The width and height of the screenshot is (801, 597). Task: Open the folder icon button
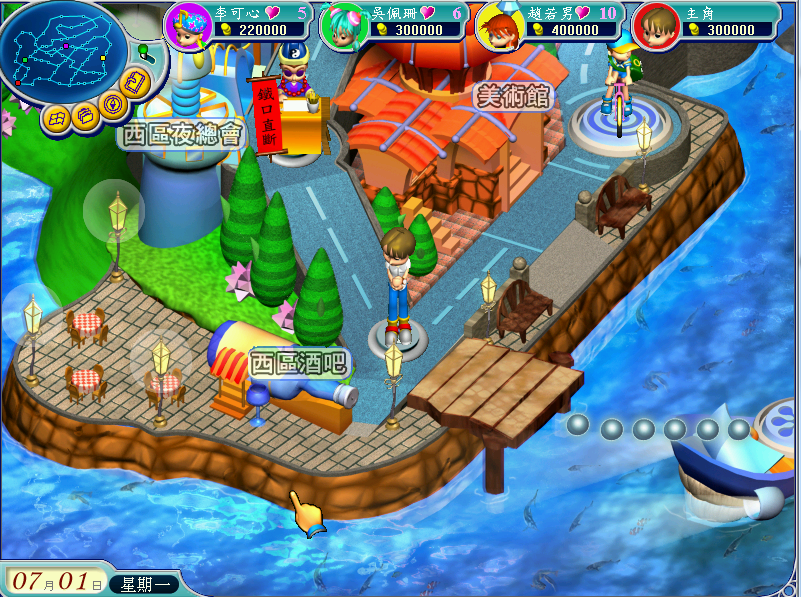84,115
